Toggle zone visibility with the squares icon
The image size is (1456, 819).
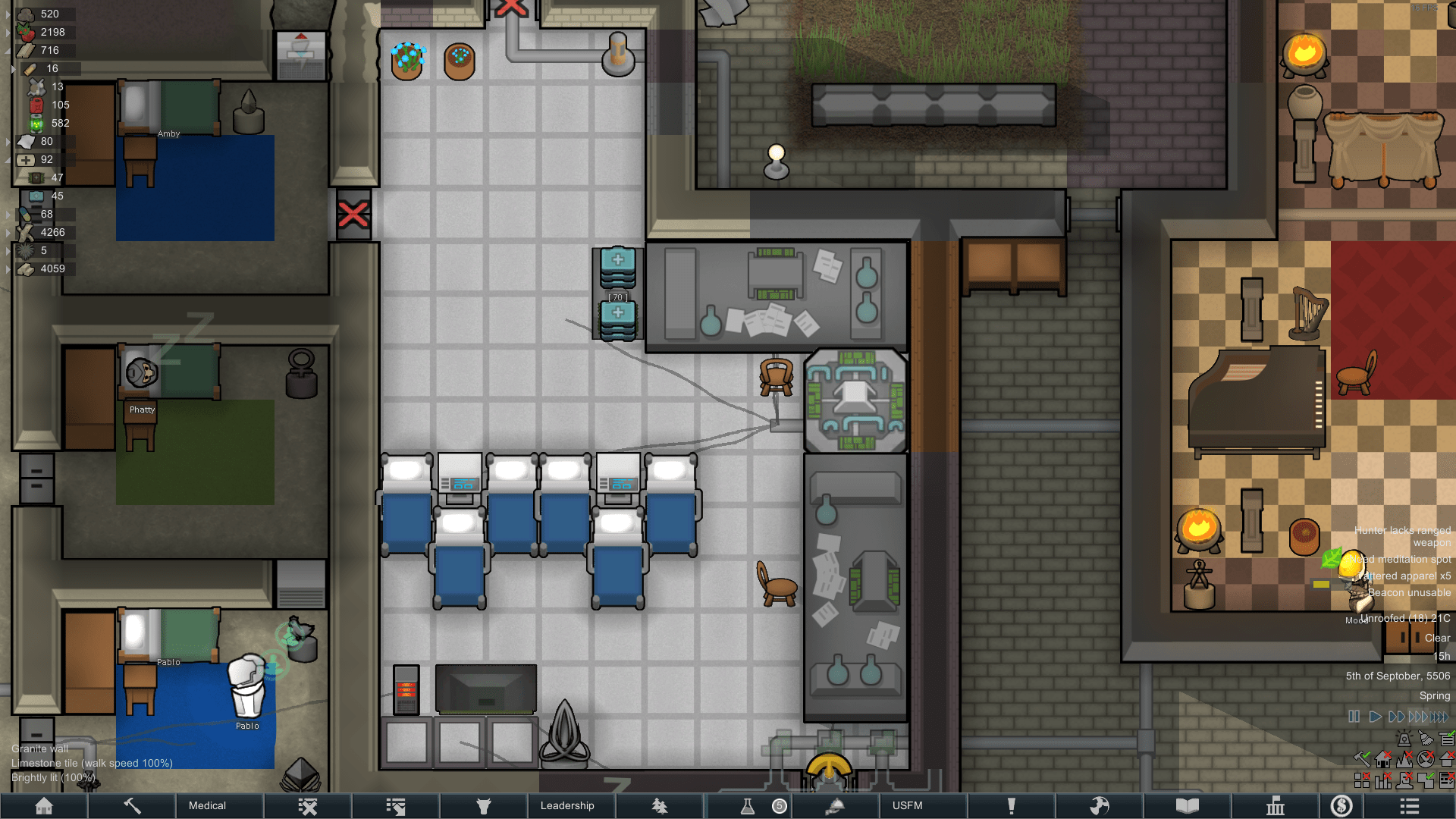(1361, 780)
